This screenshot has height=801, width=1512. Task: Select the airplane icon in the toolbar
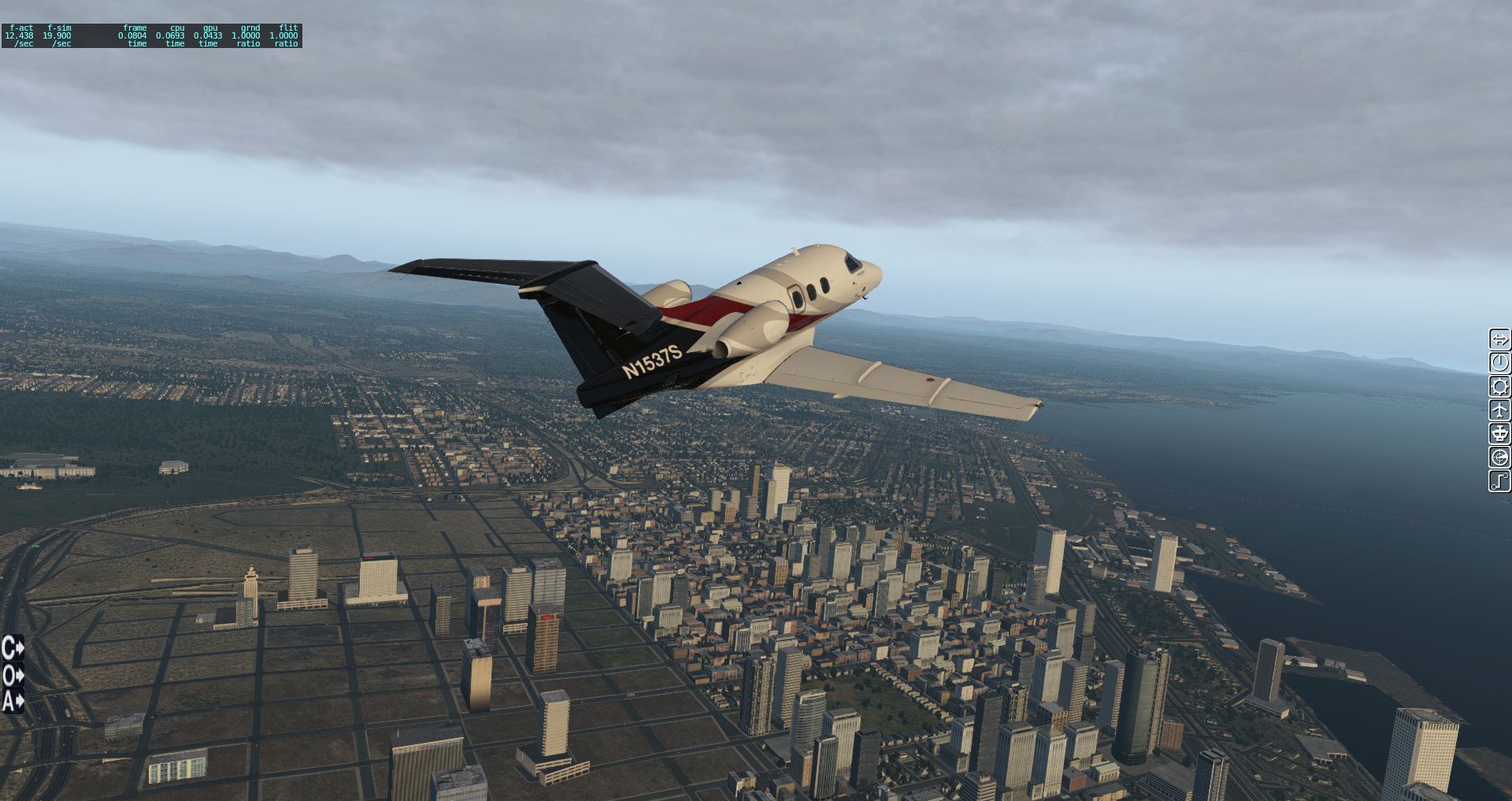click(1499, 410)
